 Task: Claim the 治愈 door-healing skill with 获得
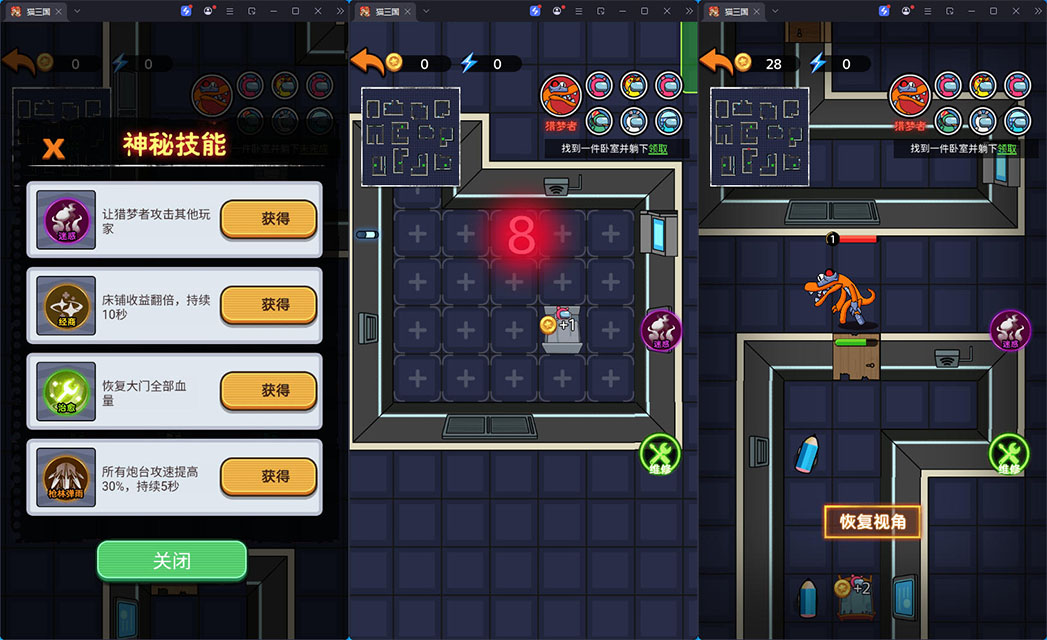pyautogui.click(x=268, y=391)
